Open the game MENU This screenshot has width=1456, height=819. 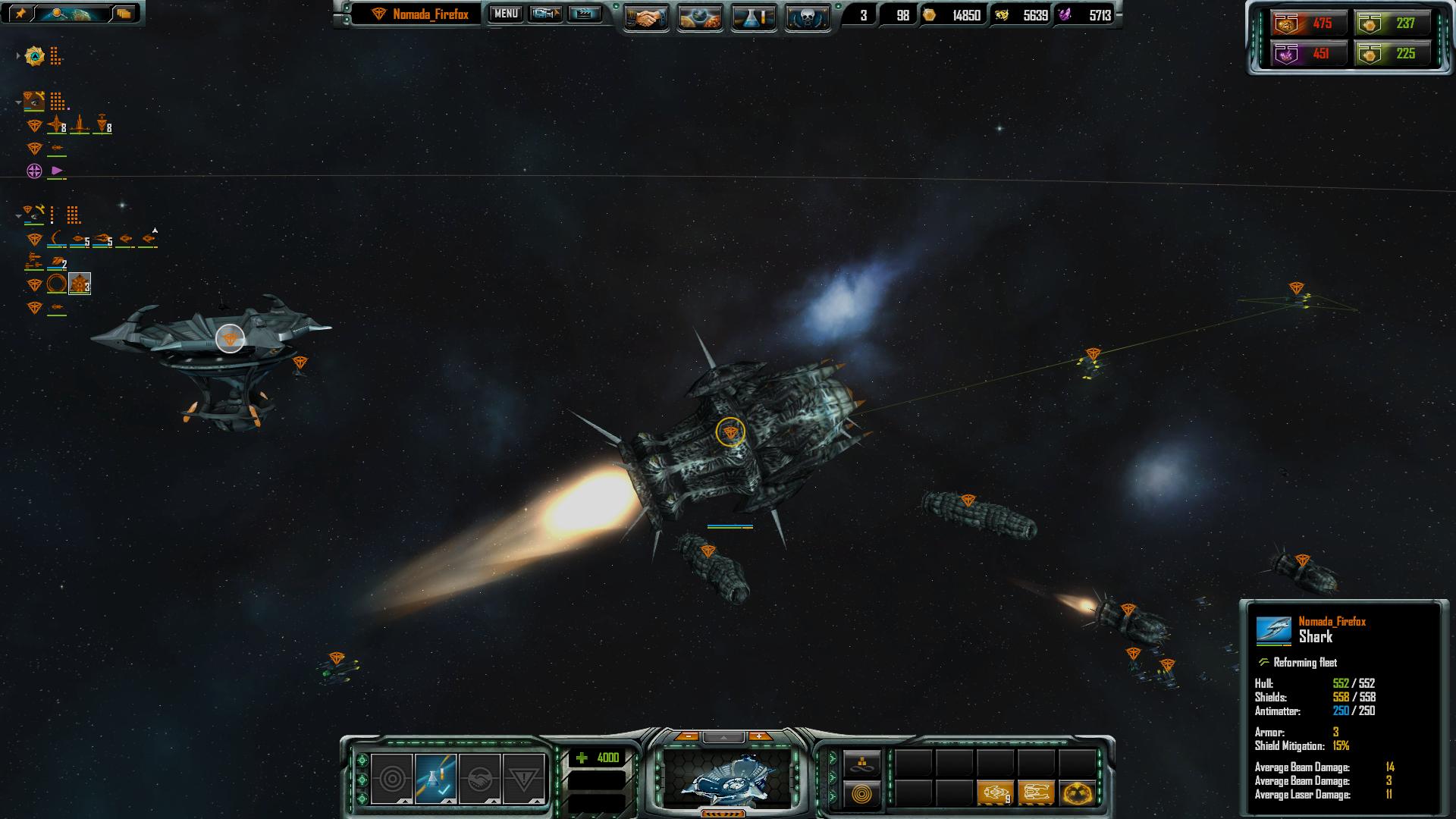[x=505, y=14]
